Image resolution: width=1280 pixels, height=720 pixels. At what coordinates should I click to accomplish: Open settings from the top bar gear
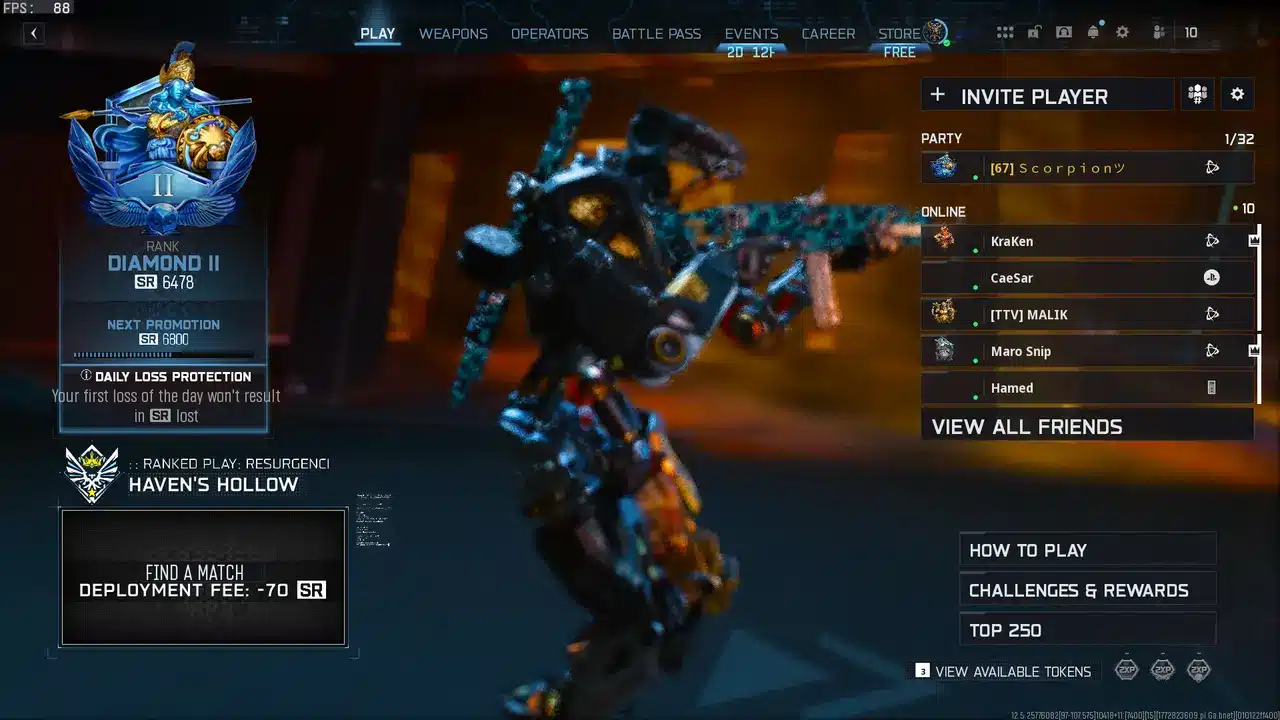(1122, 33)
